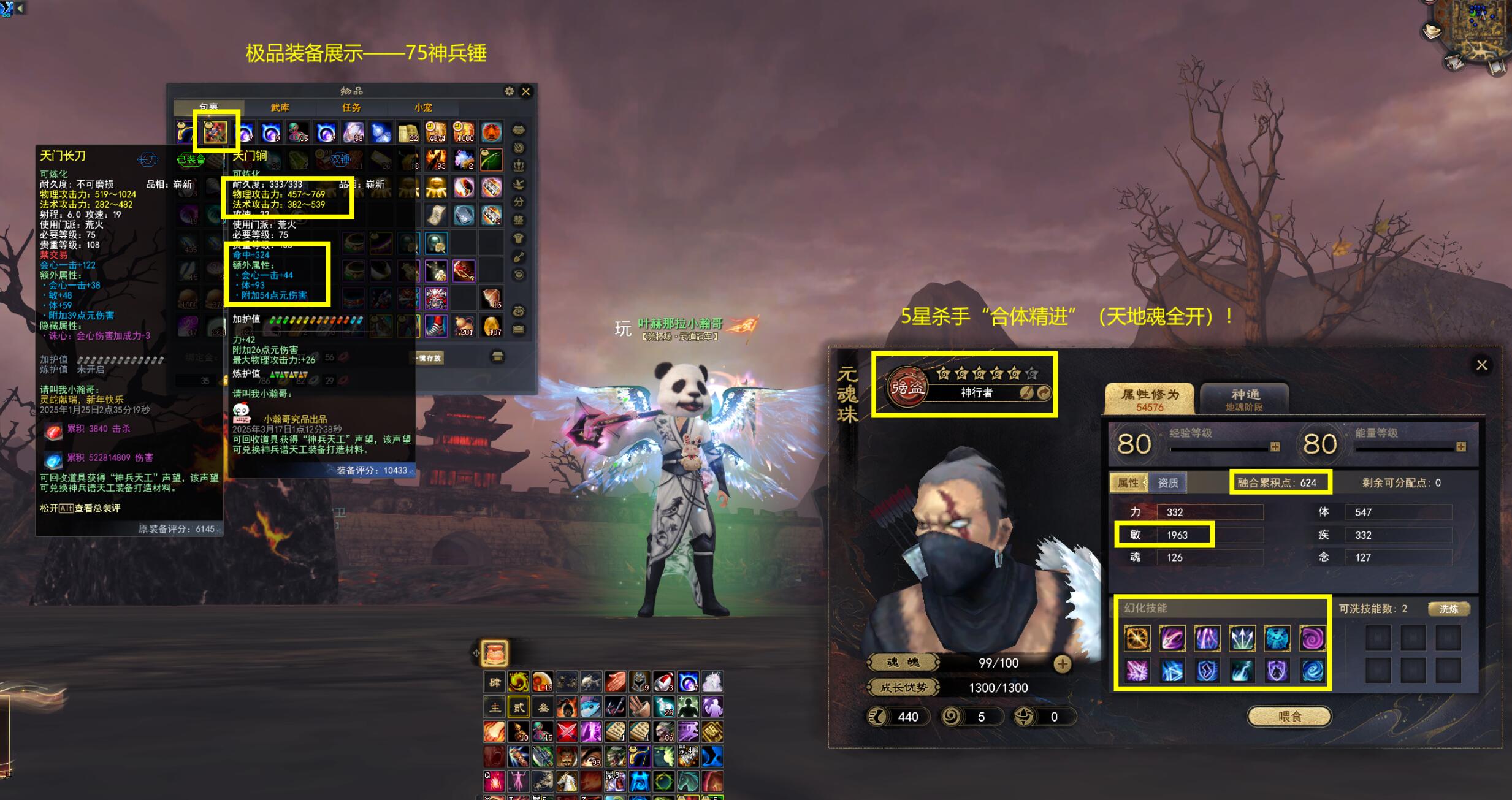The height and width of the screenshot is (800, 1512).
Task: Add 魂魄 with the round plus button
Action: click(x=1062, y=663)
